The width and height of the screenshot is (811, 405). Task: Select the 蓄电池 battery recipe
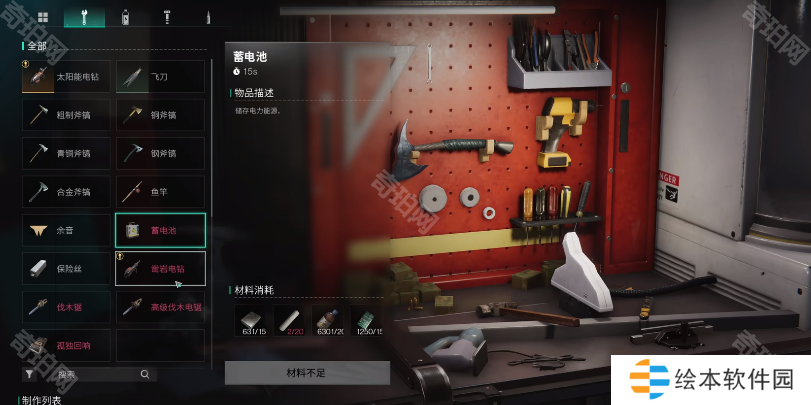[160, 230]
